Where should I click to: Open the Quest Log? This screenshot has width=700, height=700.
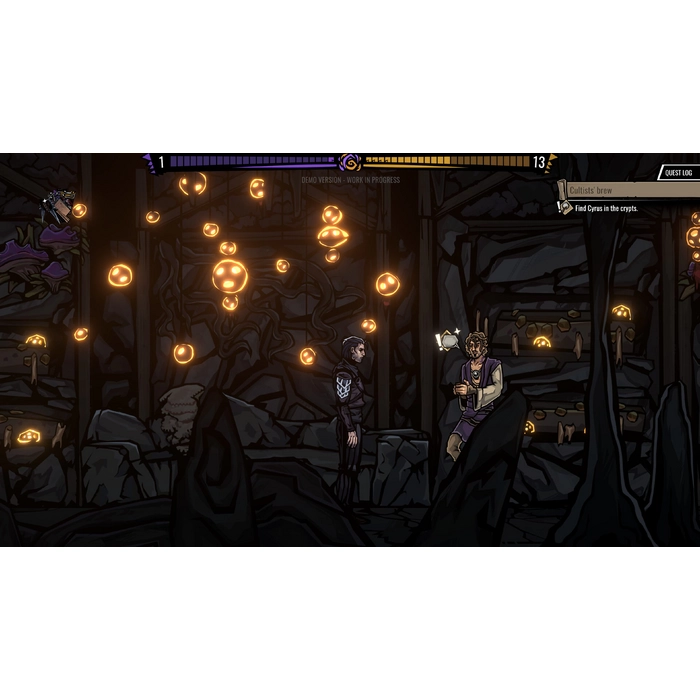pos(679,173)
